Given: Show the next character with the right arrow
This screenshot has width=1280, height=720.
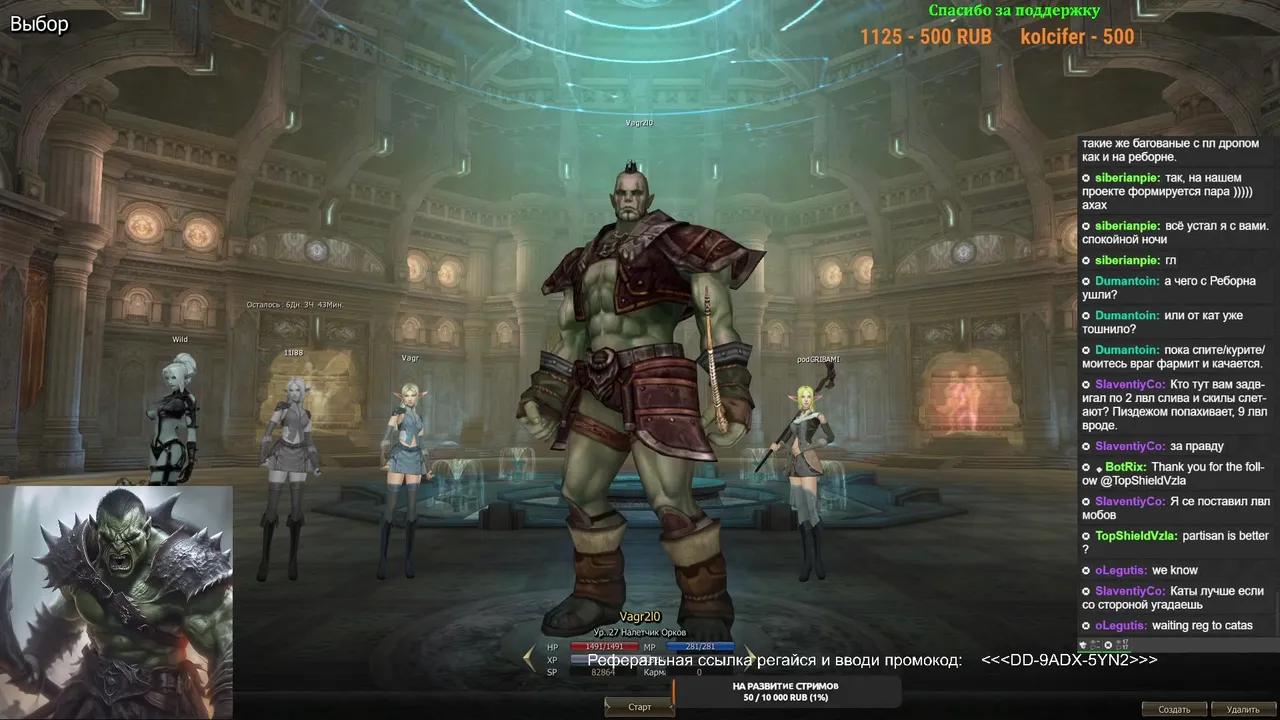Looking at the screenshot, I should 748,657.
